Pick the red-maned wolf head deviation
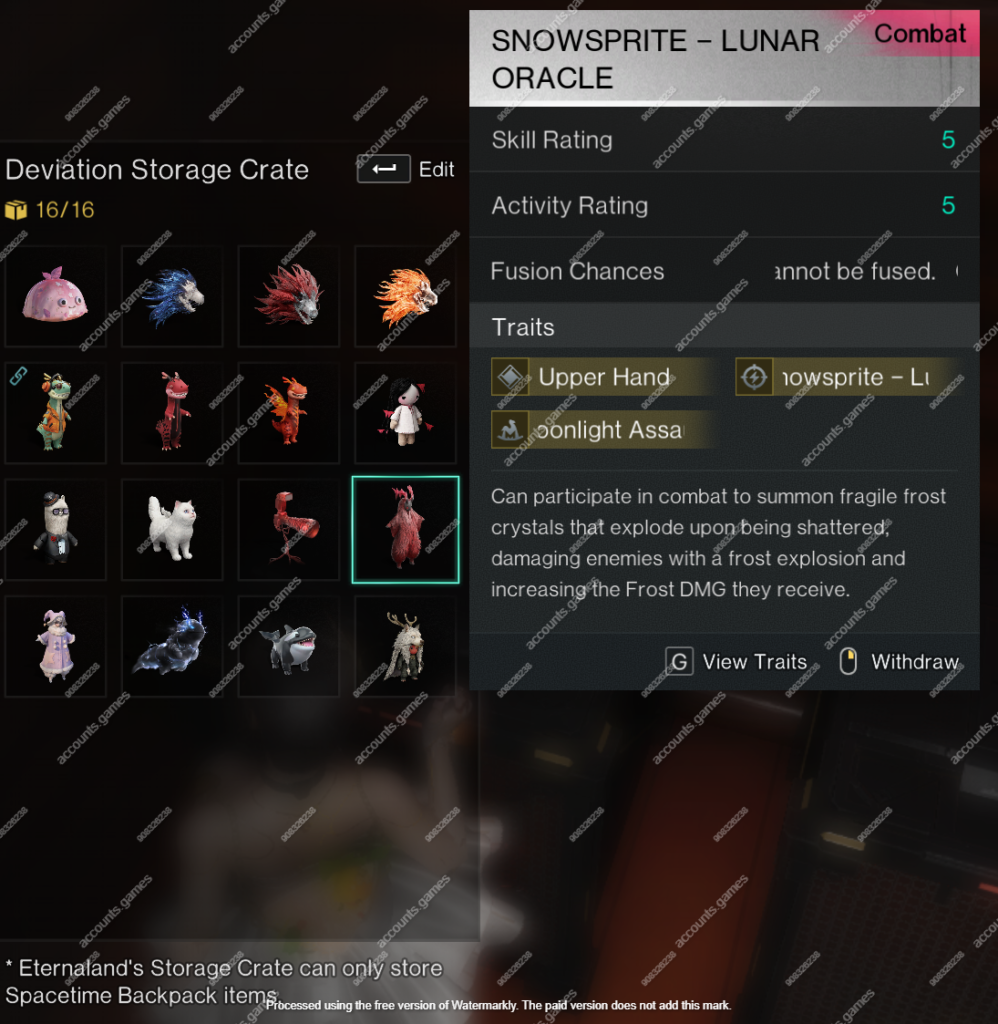The width and height of the screenshot is (998, 1024). [x=288, y=296]
